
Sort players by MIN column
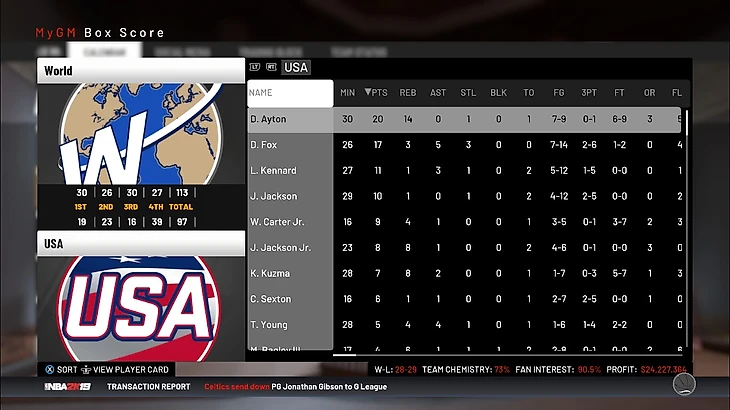coord(347,93)
